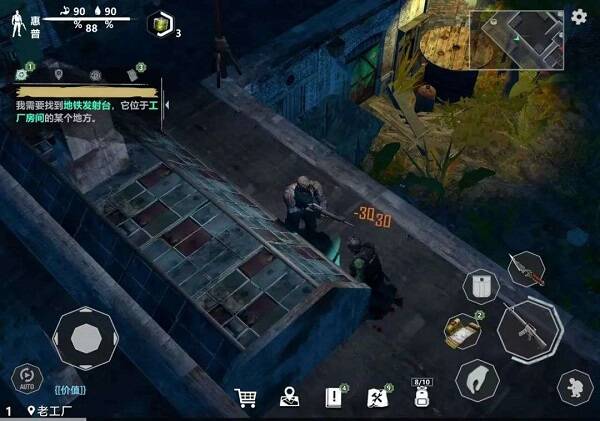Click the green loot crate icon
This screenshot has width=600, height=421.
pos(160,25)
